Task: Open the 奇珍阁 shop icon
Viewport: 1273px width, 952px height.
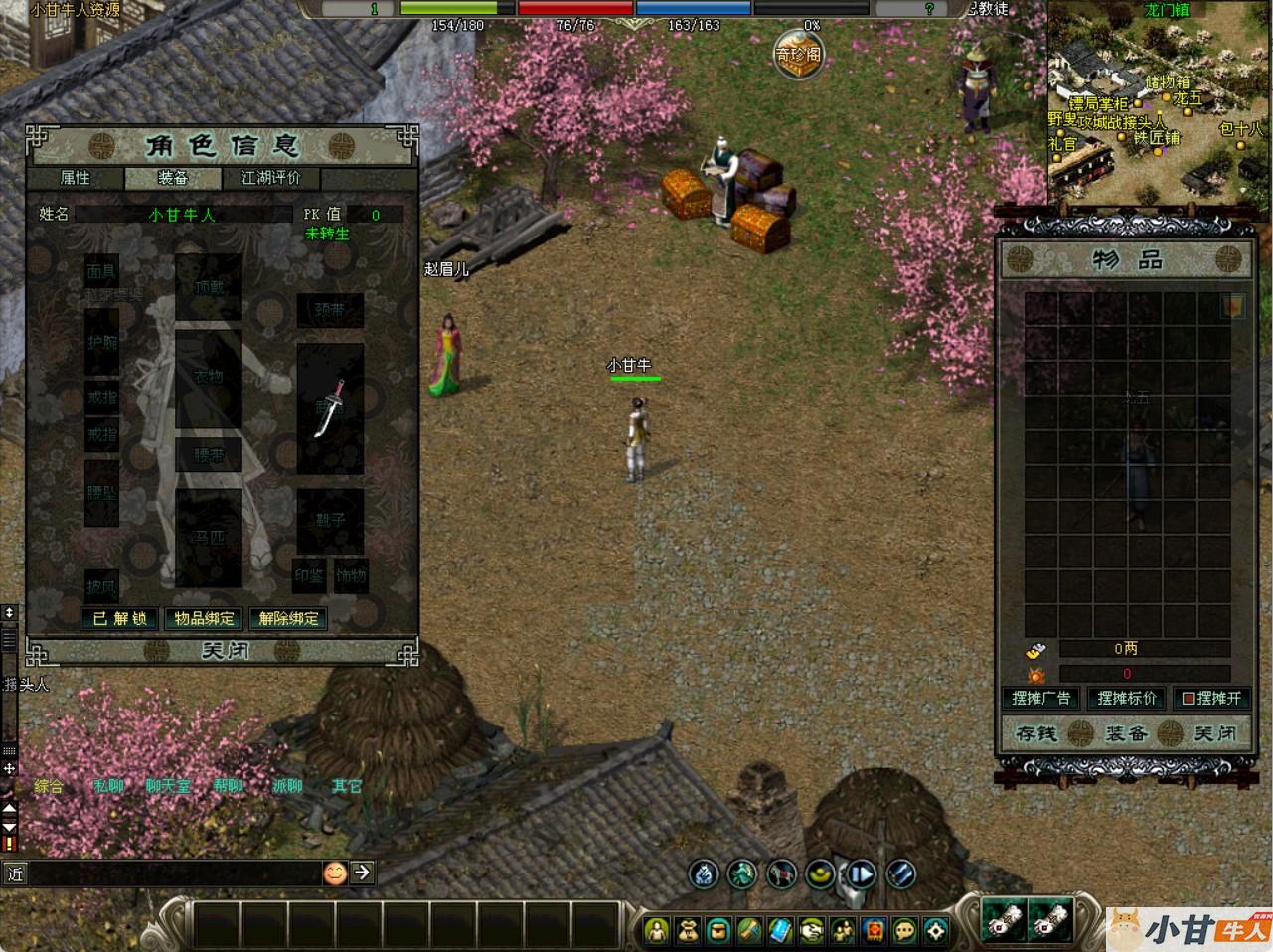Action: 799,54
